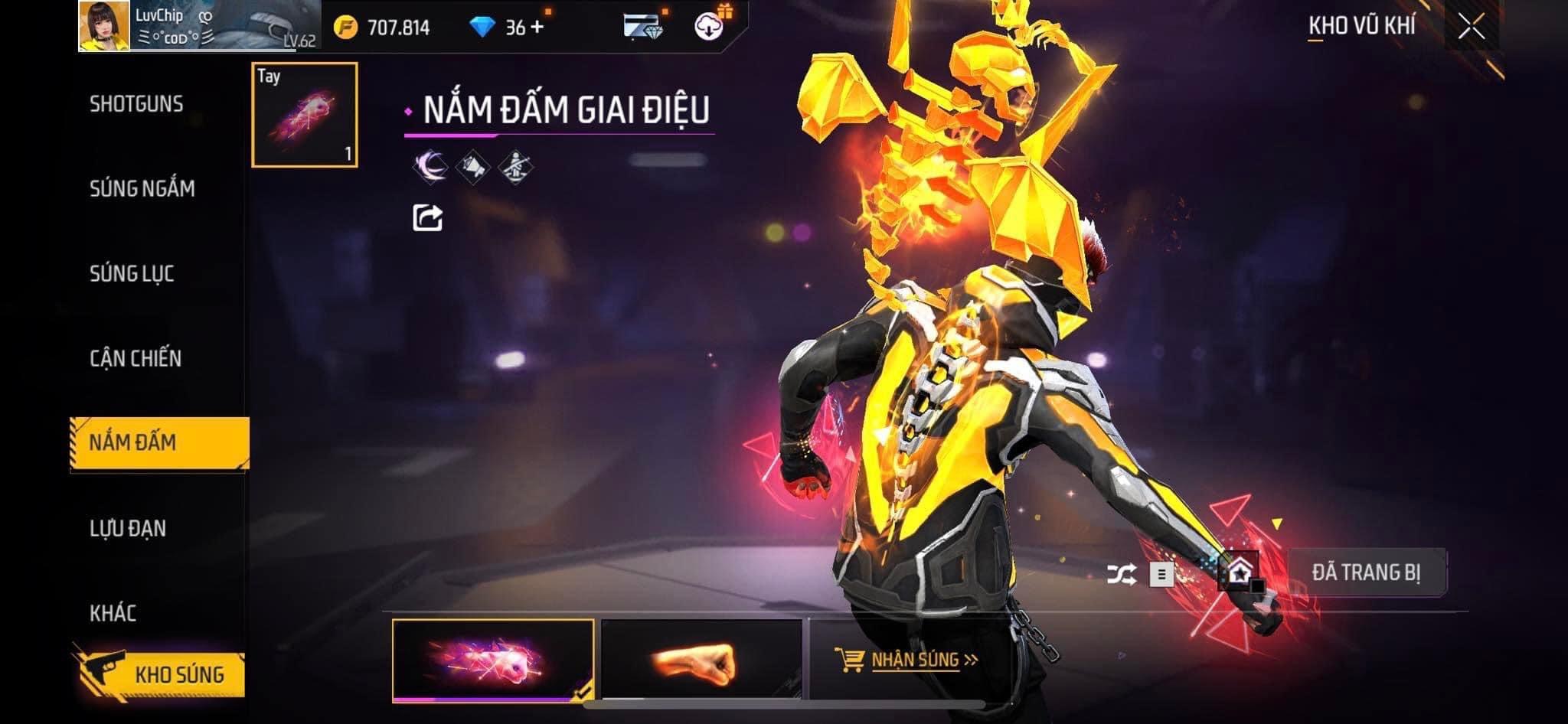The image size is (1568, 724).
Task: Switch to the Lựu Đạn category
Action: 128,528
